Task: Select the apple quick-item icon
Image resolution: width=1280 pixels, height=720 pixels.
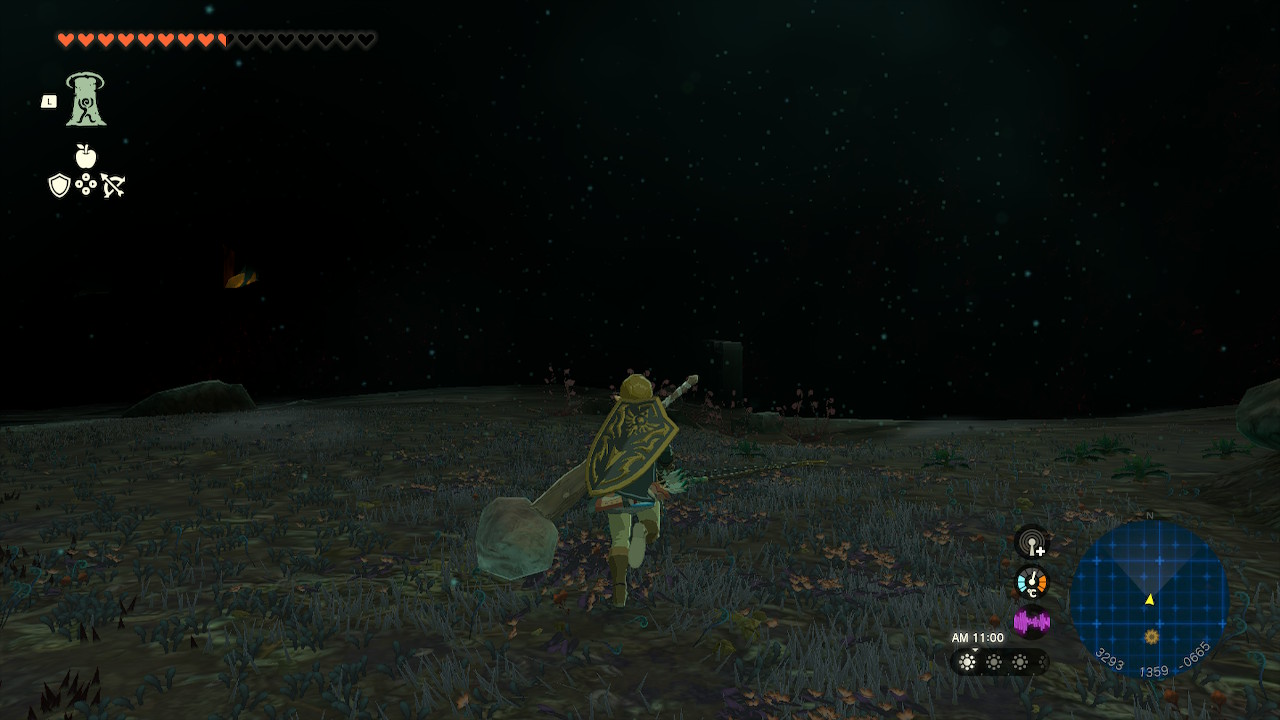Action: tap(86, 156)
